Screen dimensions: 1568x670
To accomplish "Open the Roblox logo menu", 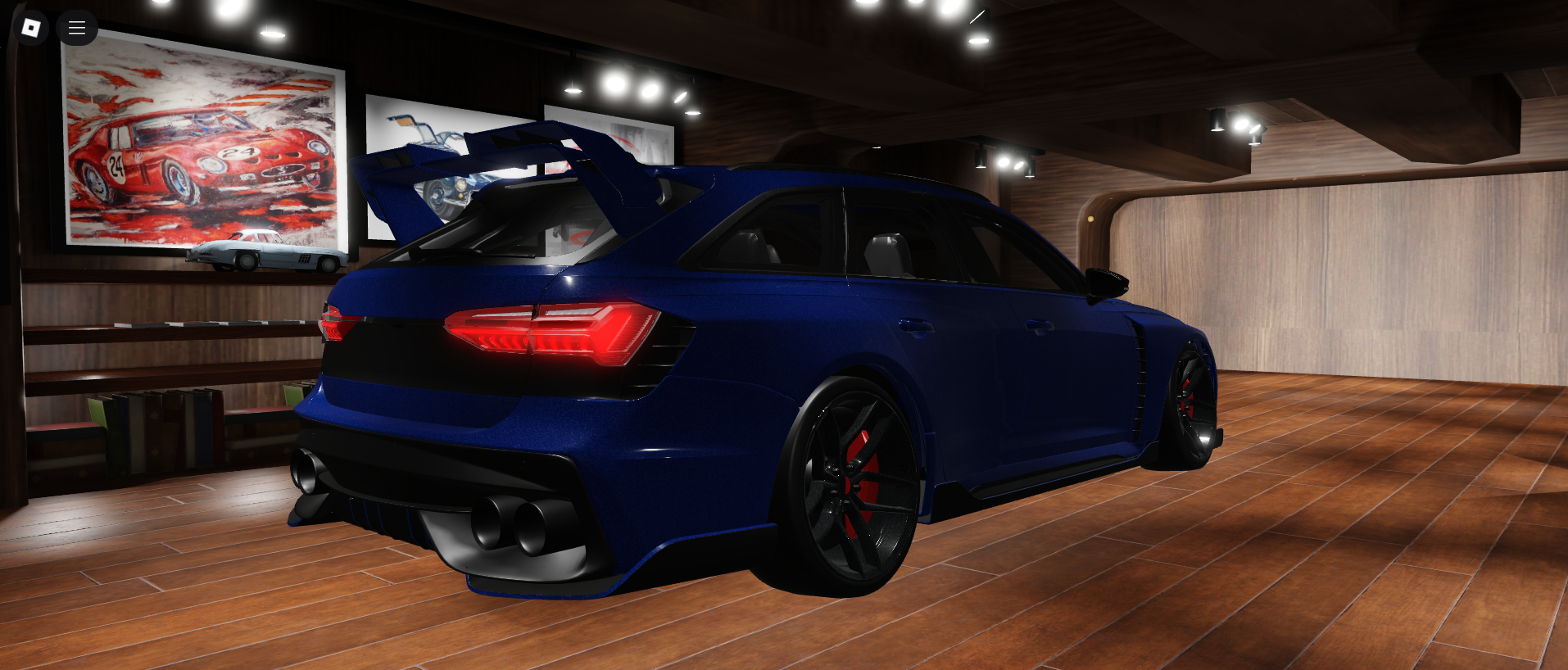I will [x=31, y=28].
